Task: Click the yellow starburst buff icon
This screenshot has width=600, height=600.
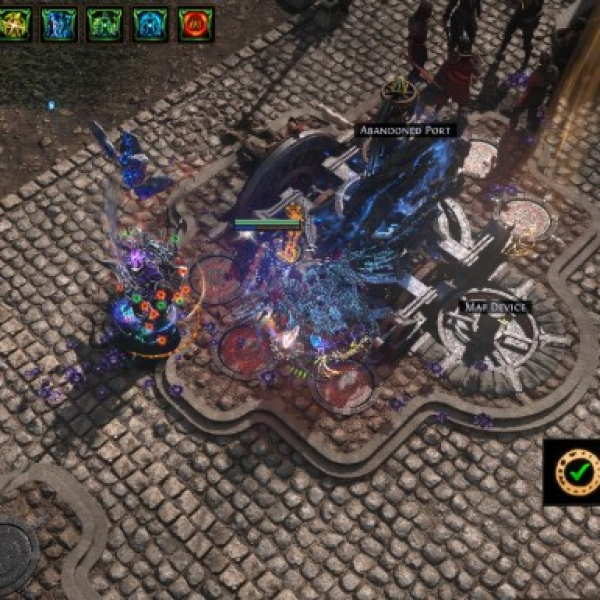Action: [x=14, y=23]
